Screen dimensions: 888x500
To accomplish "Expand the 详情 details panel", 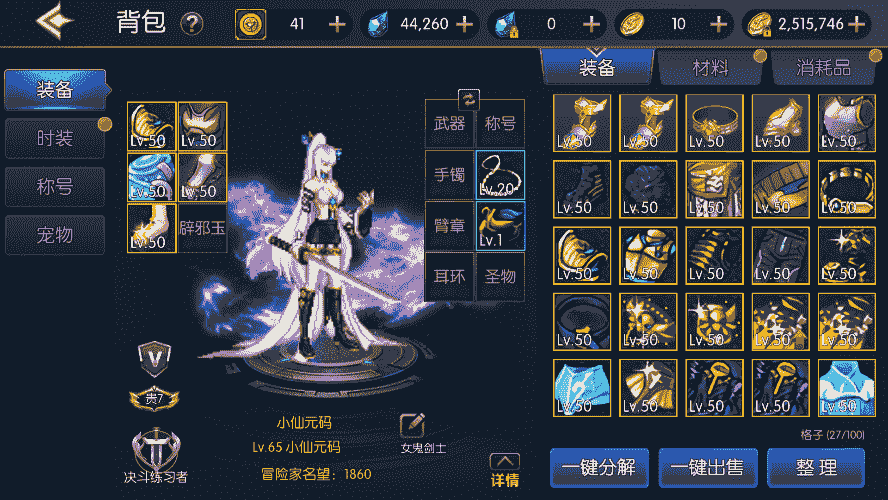I will tap(505, 471).
